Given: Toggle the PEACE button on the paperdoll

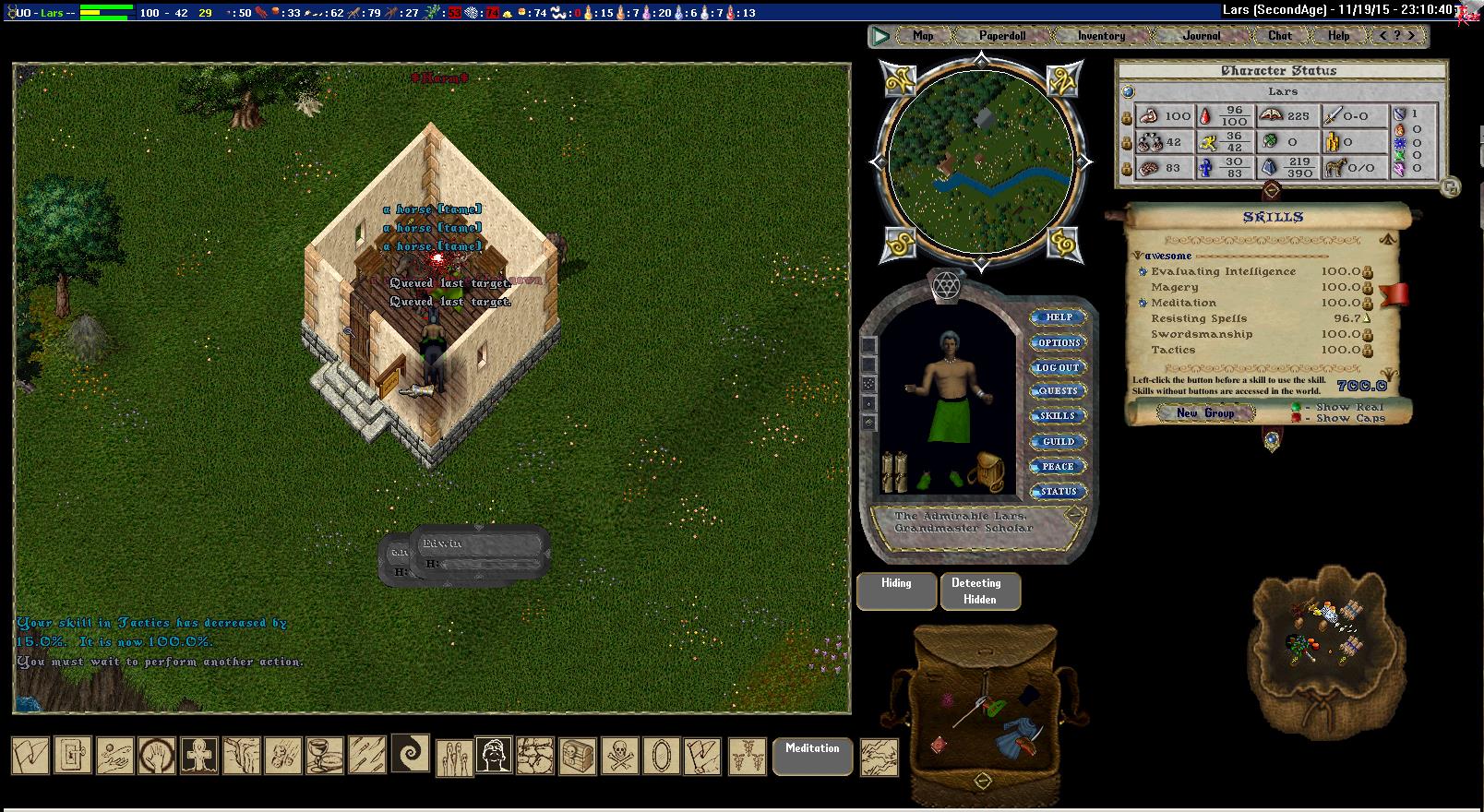Looking at the screenshot, I should pyautogui.click(x=1058, y=467).
